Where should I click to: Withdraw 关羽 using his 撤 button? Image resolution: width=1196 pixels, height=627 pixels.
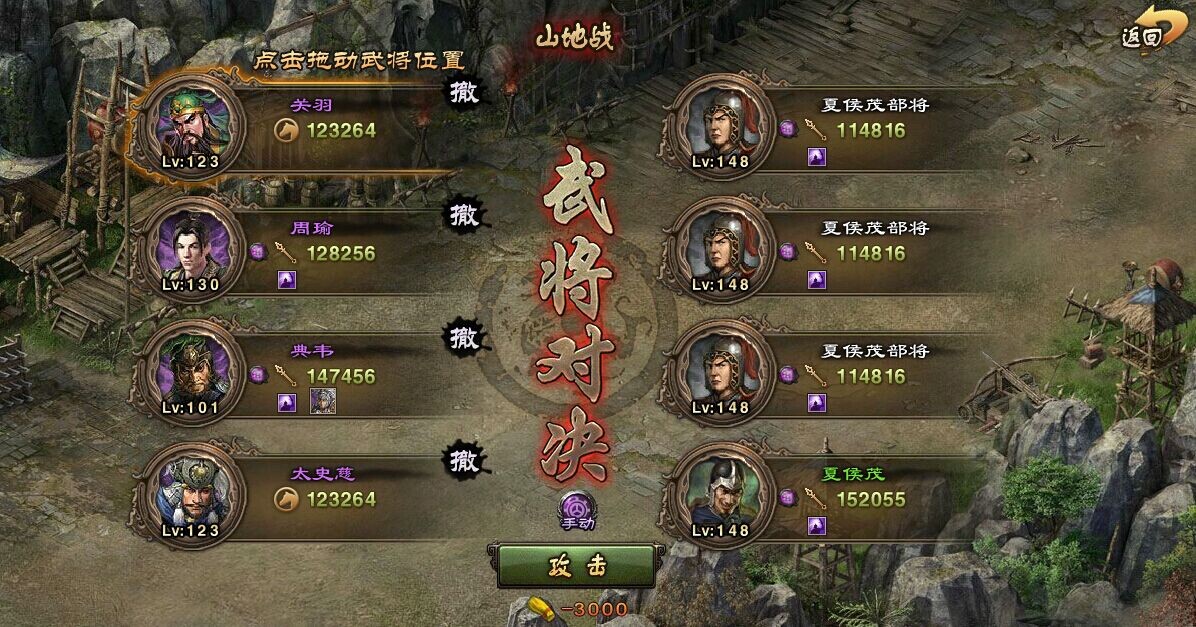pos(464,92)
